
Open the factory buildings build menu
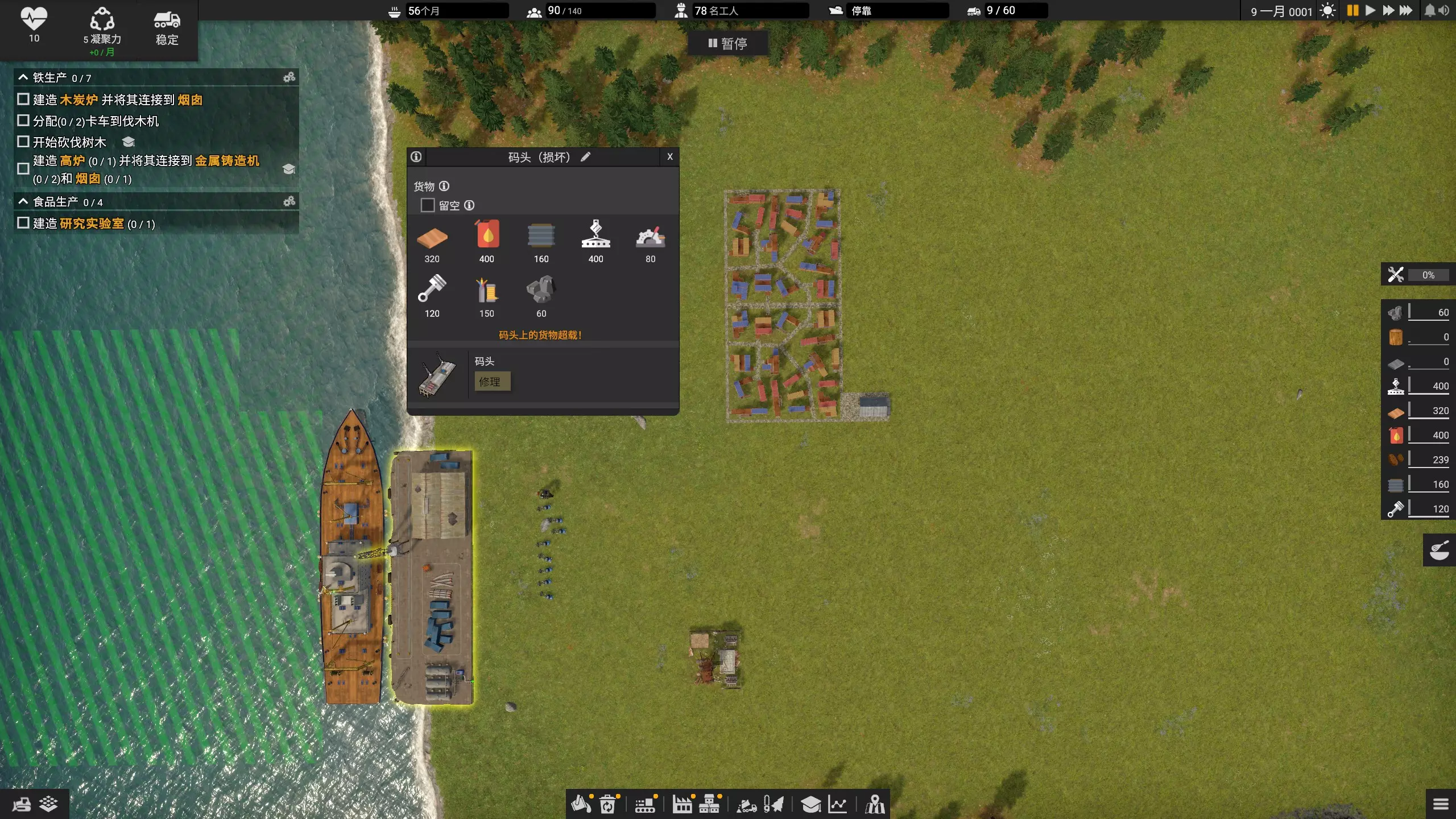pyautogui.click(x=682, y=804)
